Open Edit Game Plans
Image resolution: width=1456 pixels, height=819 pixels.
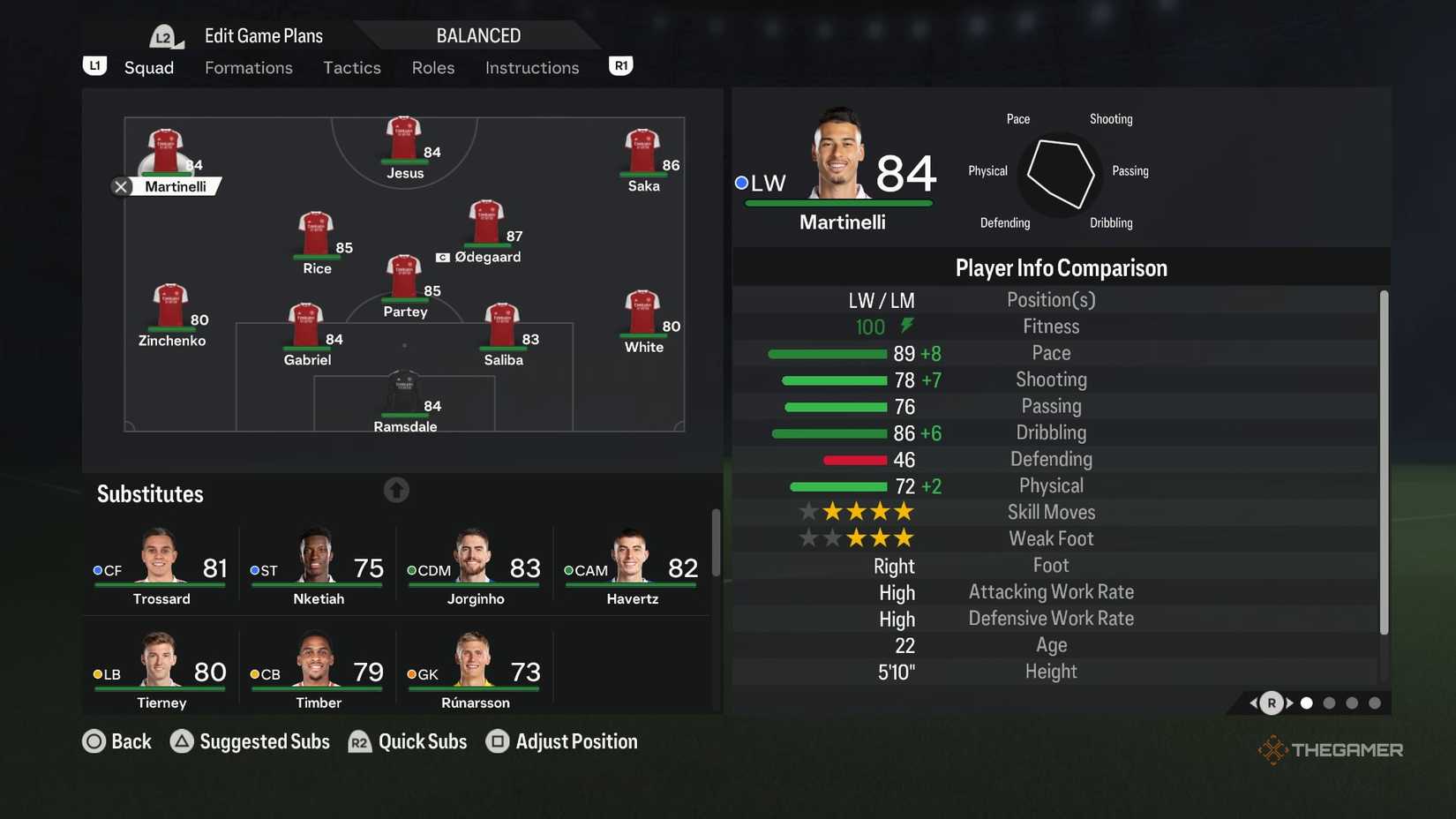point(262,35)
